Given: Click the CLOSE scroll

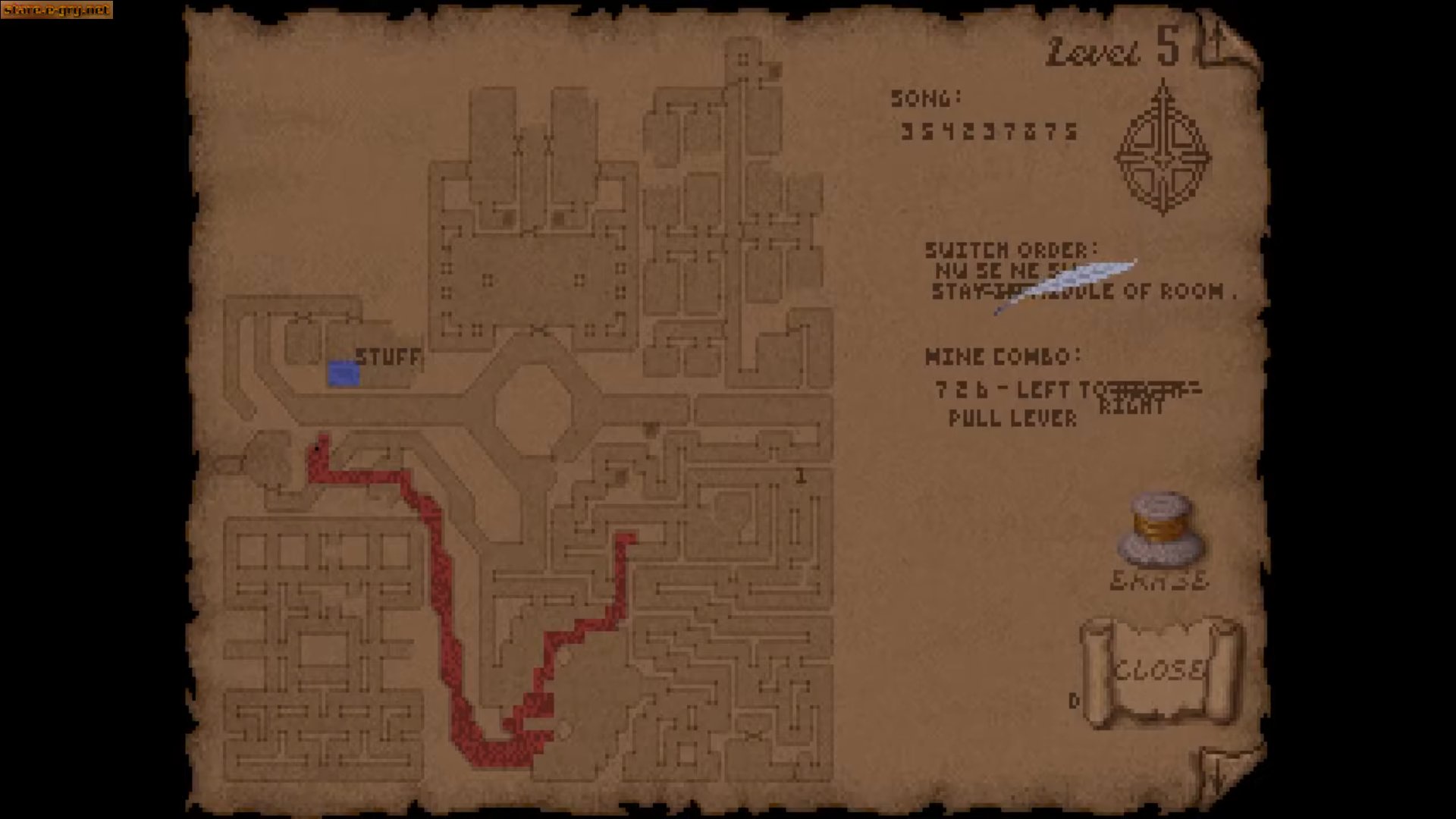Looking at the screenshot, I should pyautogui.click(x=1159, y=671).
